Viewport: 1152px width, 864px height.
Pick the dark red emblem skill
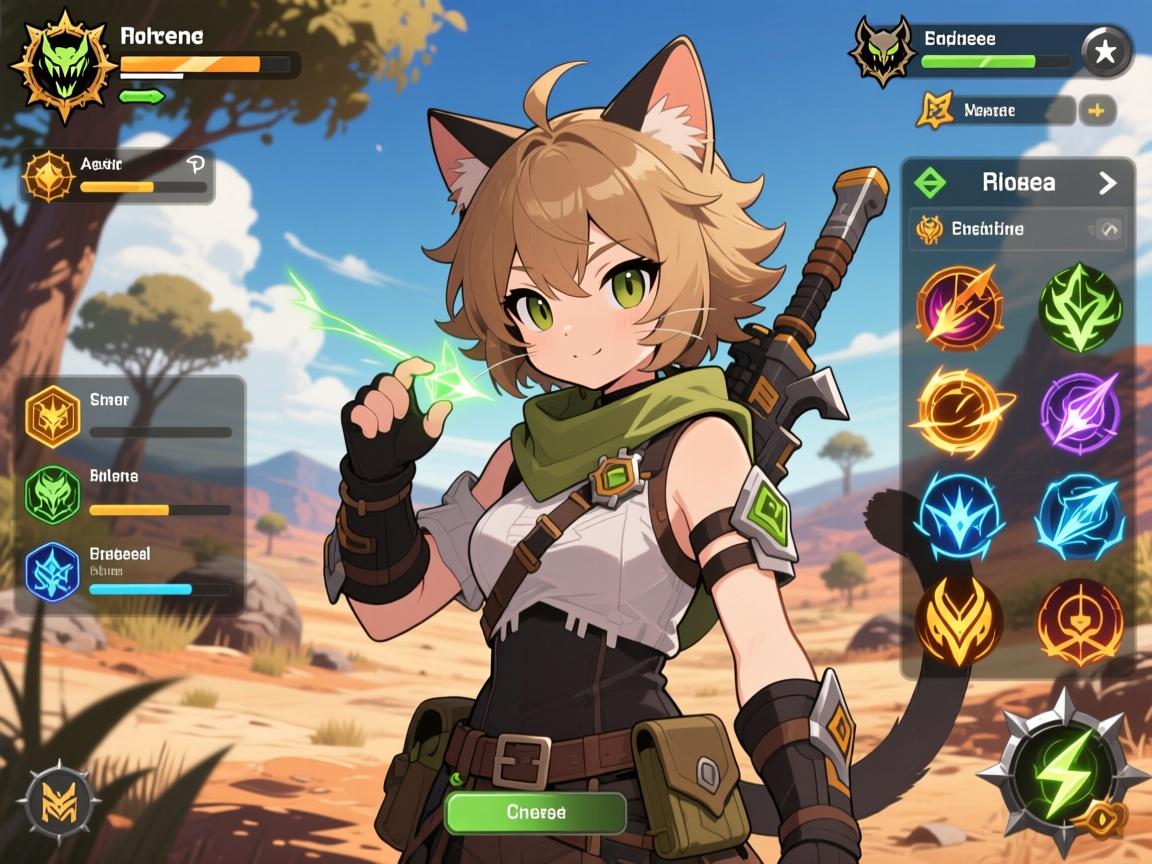click(x=1080, y=622)
